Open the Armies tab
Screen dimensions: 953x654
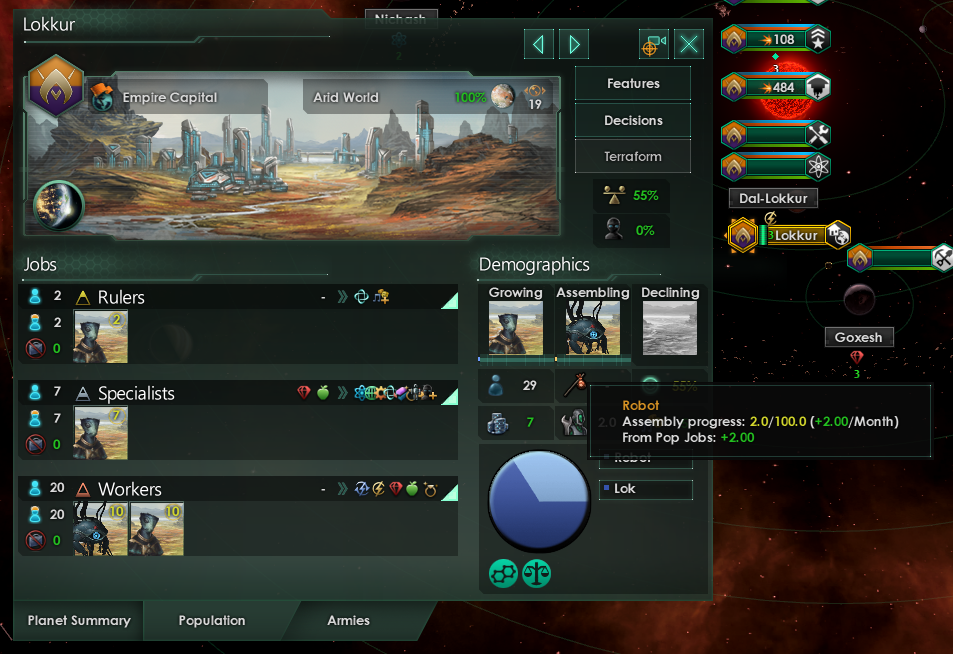point(348,621)
